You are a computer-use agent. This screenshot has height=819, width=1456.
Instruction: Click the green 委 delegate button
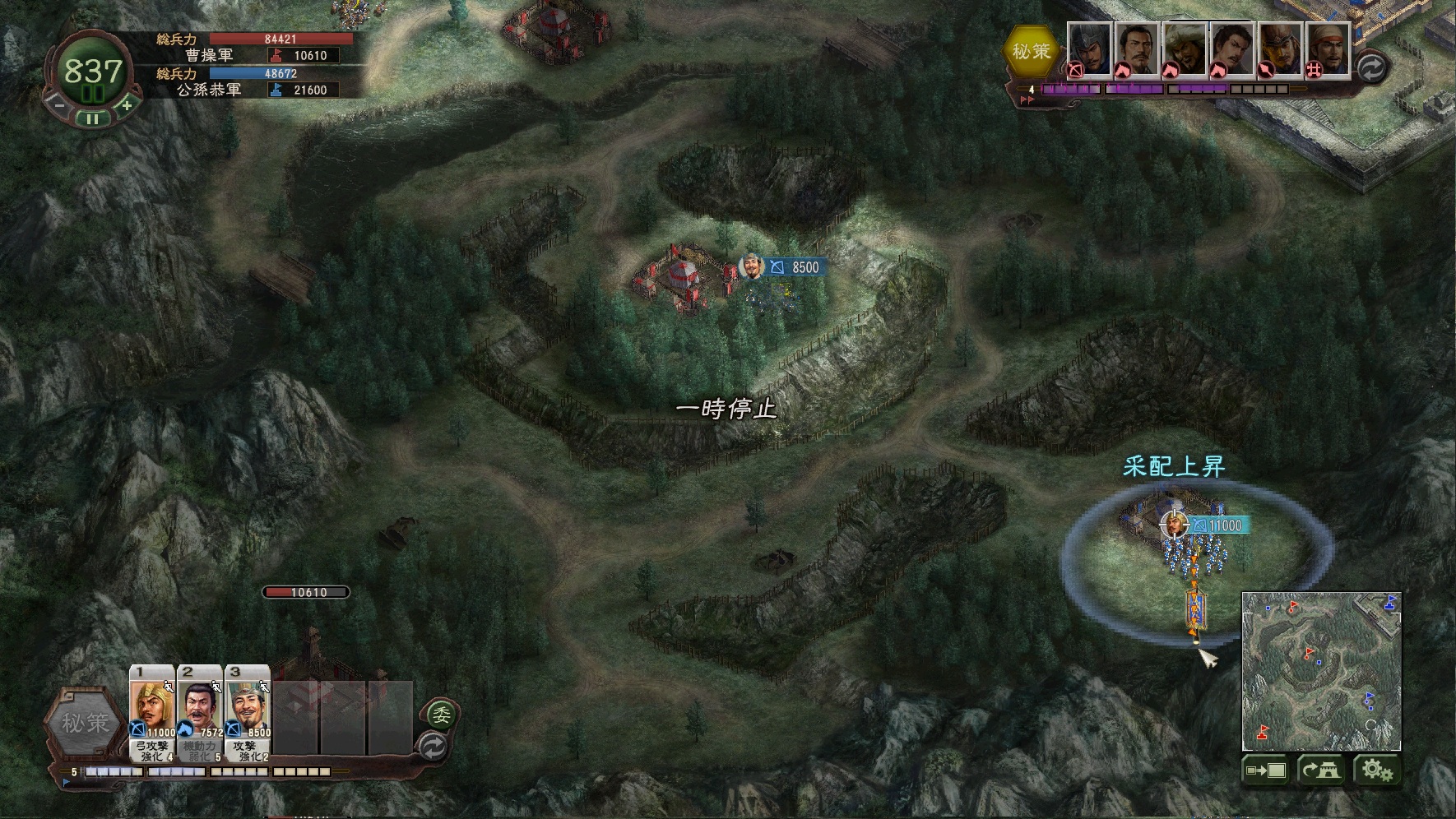442,715
